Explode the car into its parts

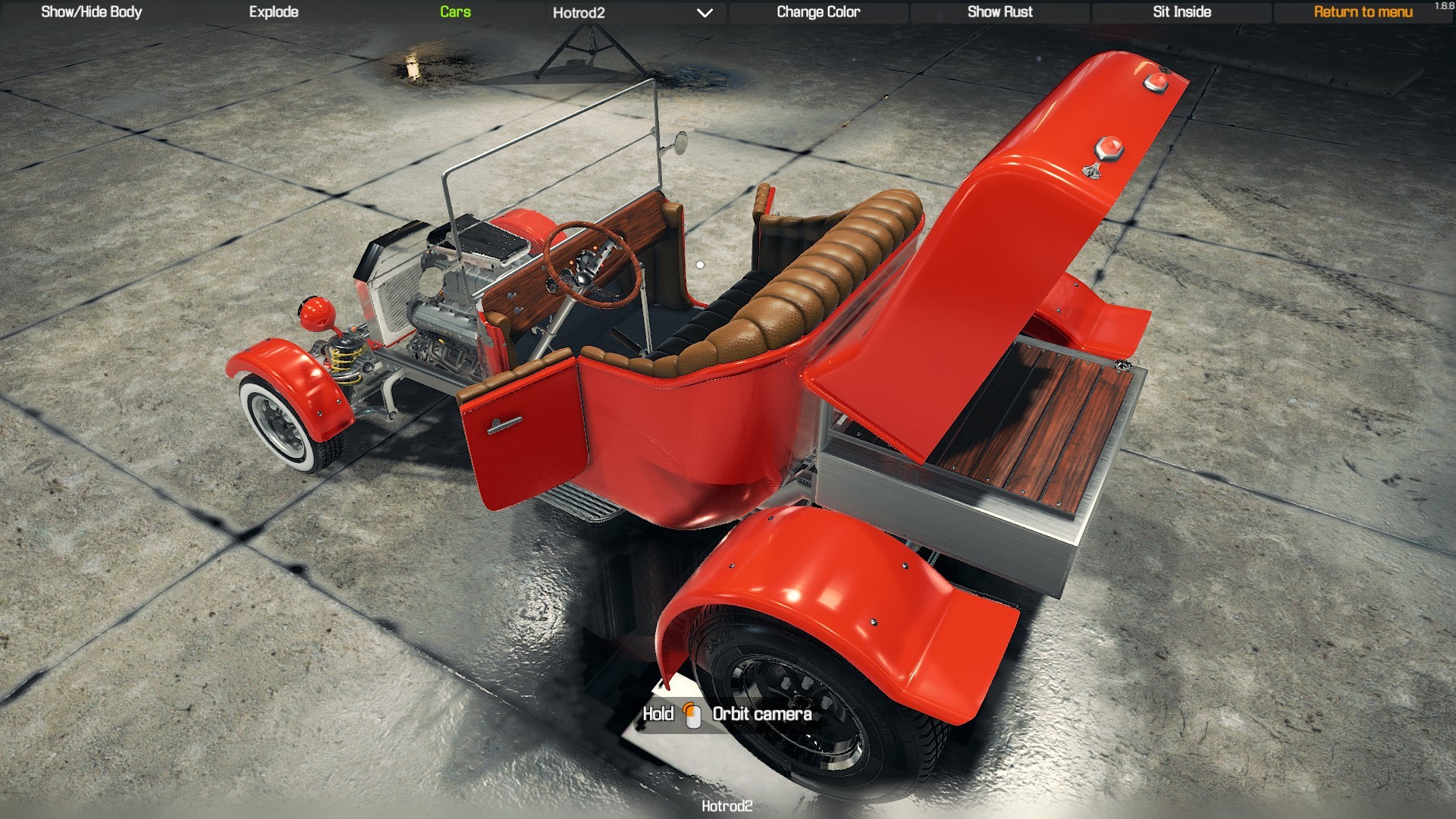(273, 12)
